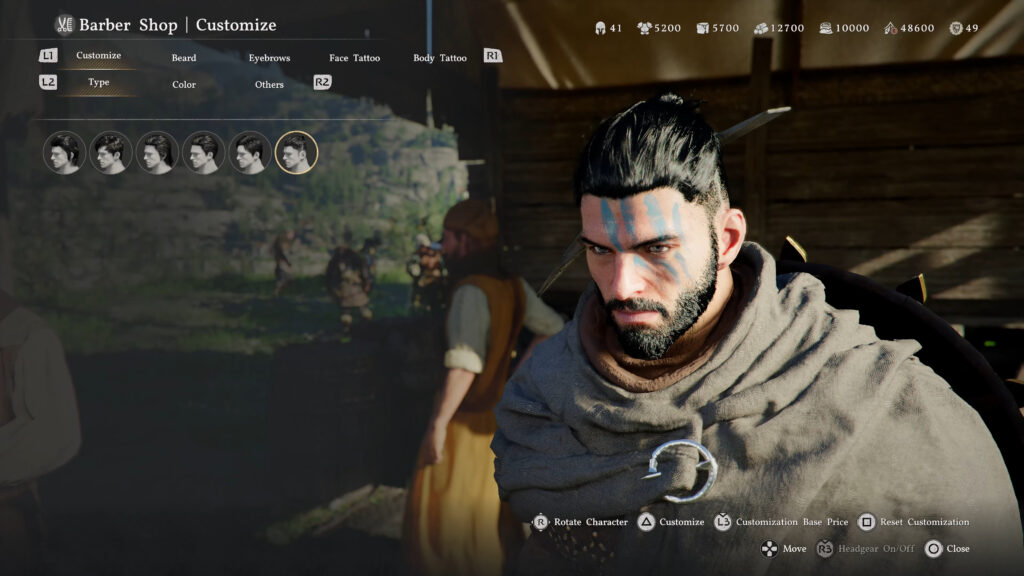Switch to the Beard tab
Viewport: 1024px width, 576px height.
184,58
